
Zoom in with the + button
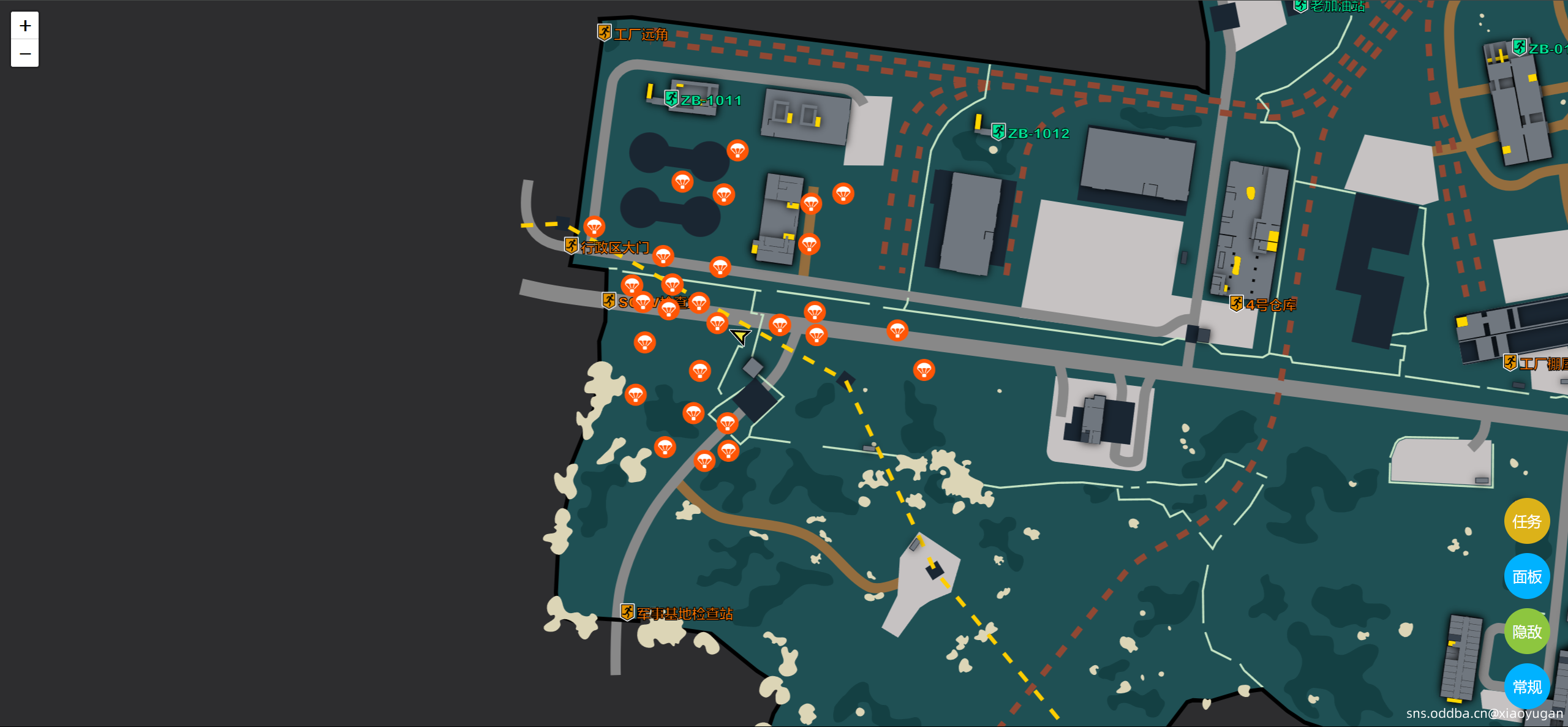click(24, 26)
